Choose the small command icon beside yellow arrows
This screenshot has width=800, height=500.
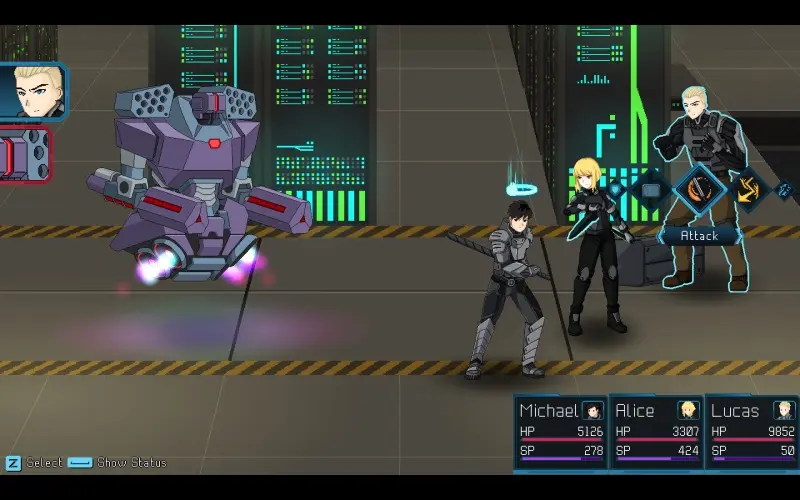[x=784, y=188]
